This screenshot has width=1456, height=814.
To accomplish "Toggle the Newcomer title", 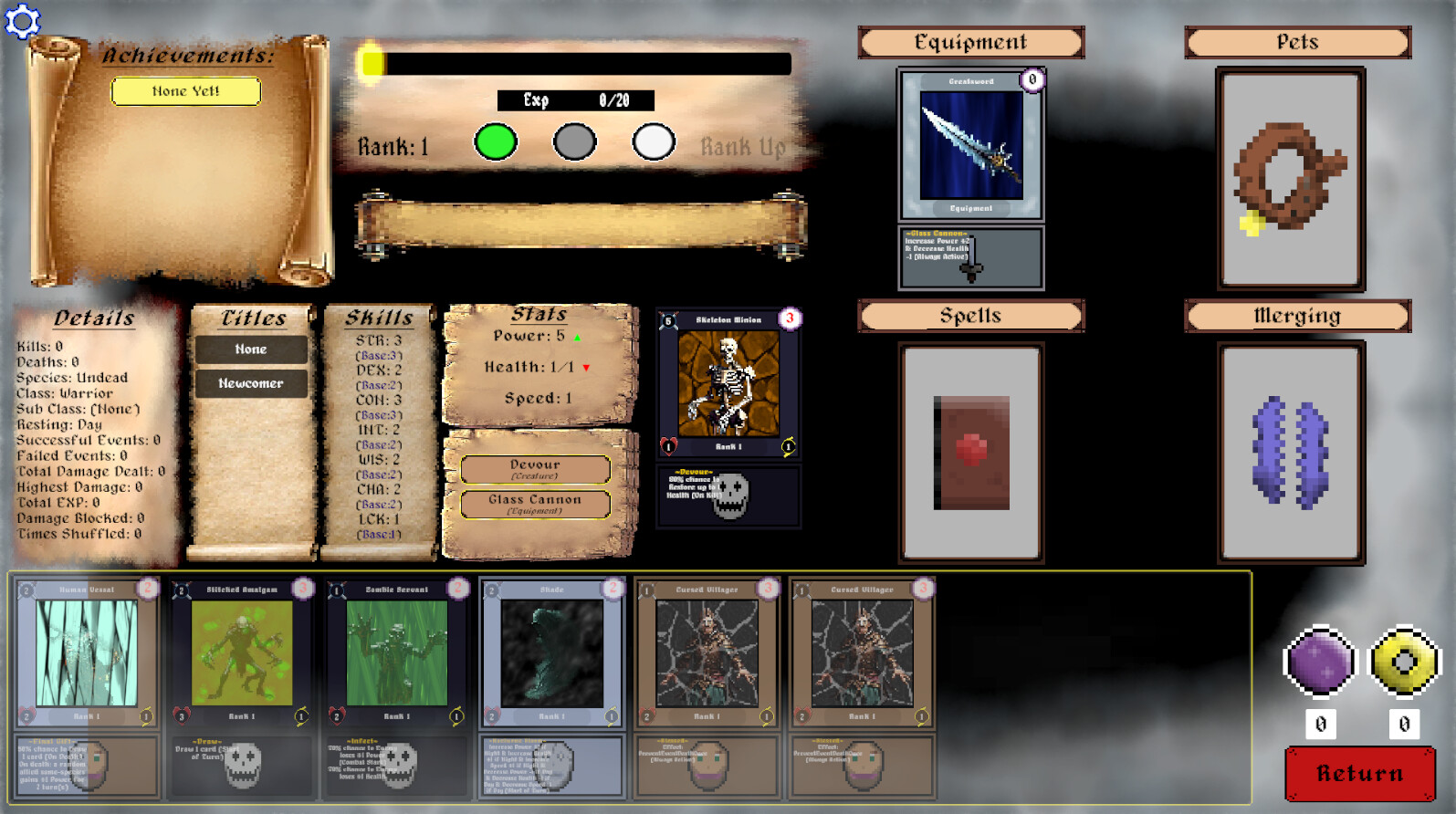I will point(250,383).
